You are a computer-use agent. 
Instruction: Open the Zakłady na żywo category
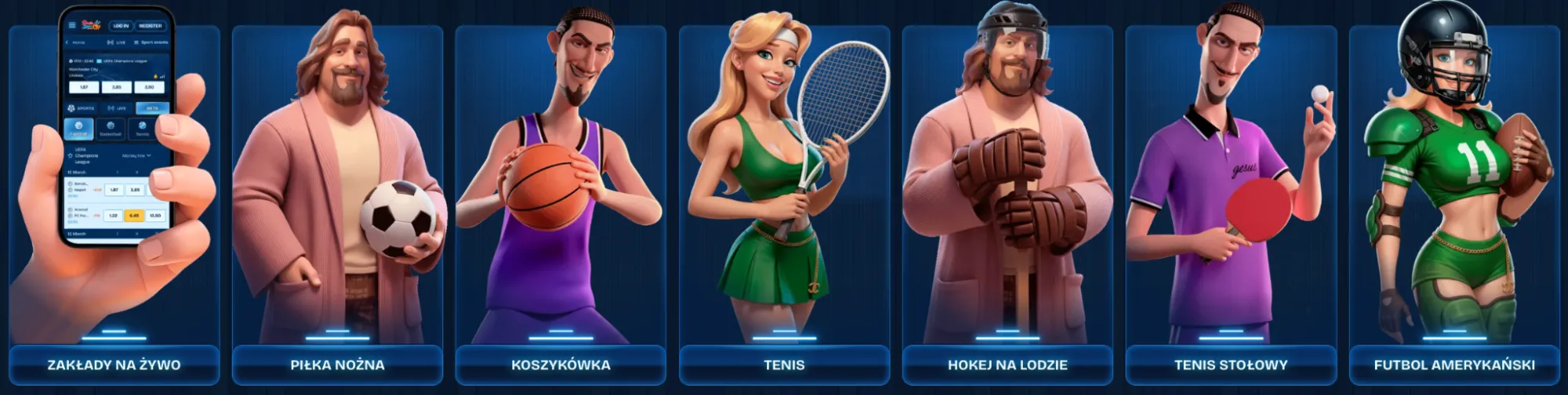(114, 364)
